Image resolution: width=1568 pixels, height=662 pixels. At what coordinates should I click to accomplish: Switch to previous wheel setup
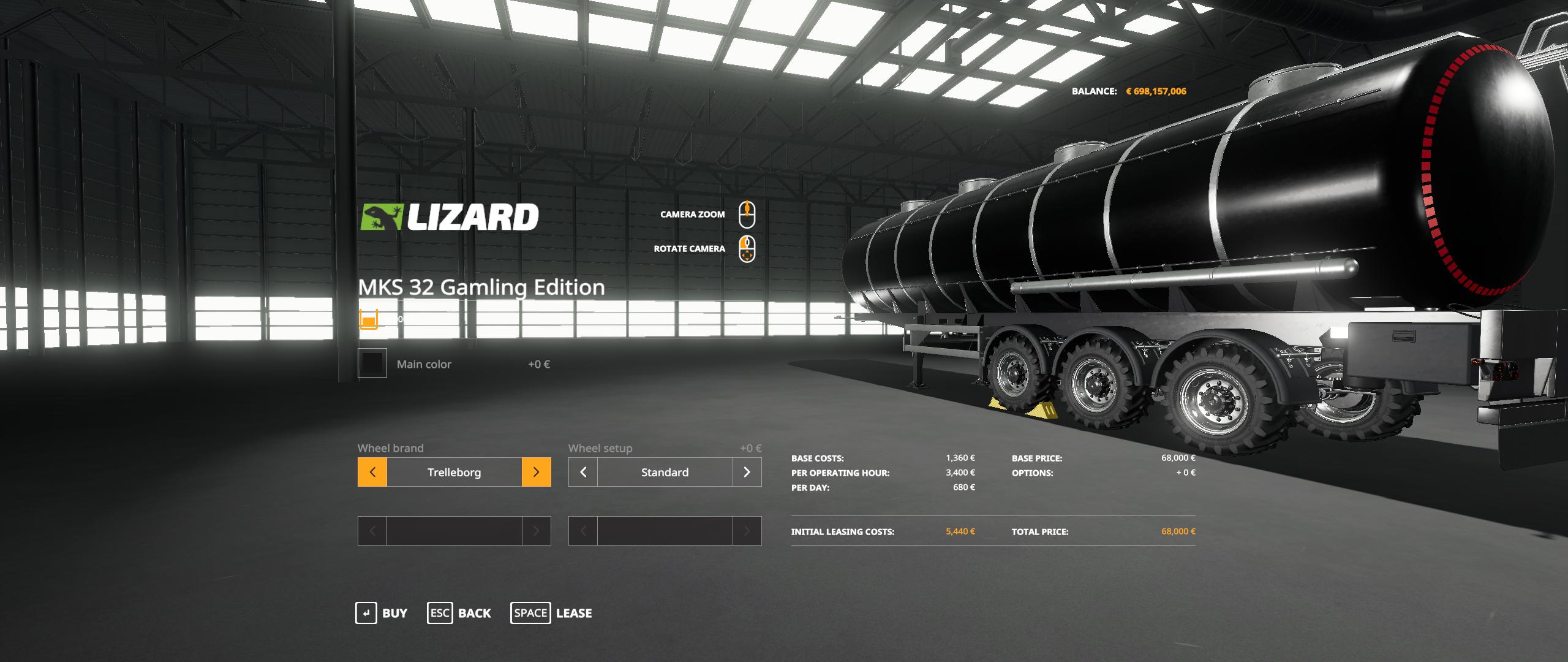tap(583, 472)
